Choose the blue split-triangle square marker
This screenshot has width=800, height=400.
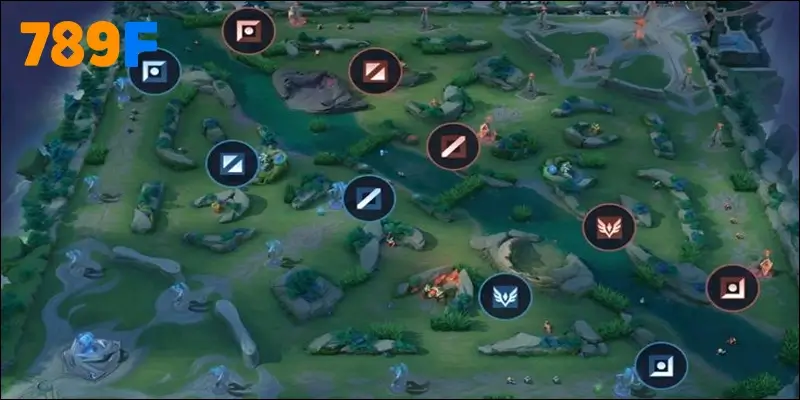pyautogui.click(x=232, y=165)
